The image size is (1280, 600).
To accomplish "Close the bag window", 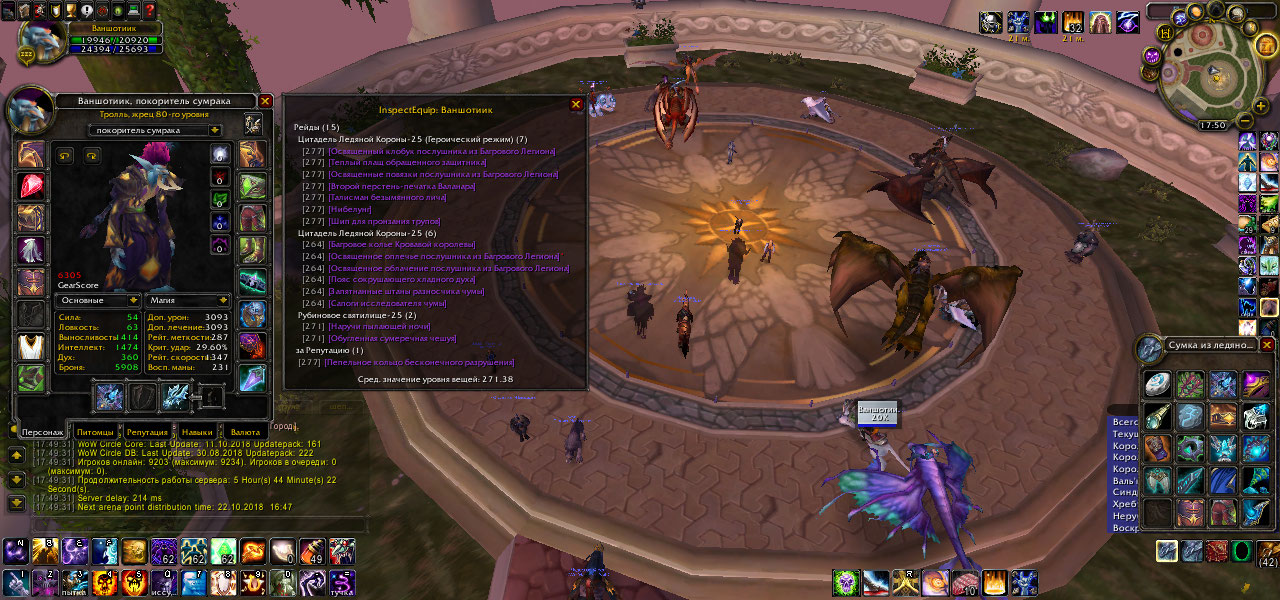I will [x=1267, y=345].
